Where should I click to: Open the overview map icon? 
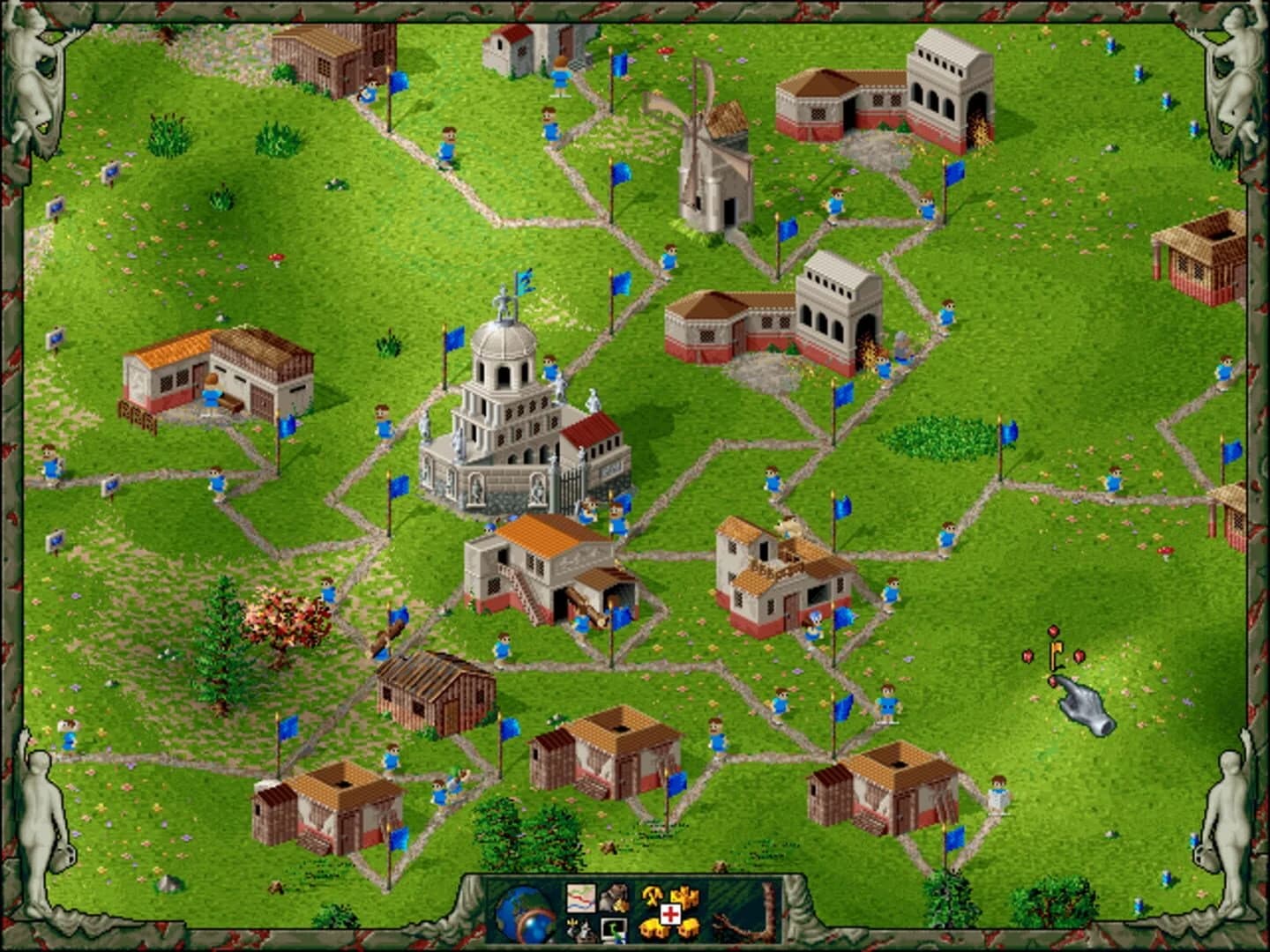click(x=582, y=898)
